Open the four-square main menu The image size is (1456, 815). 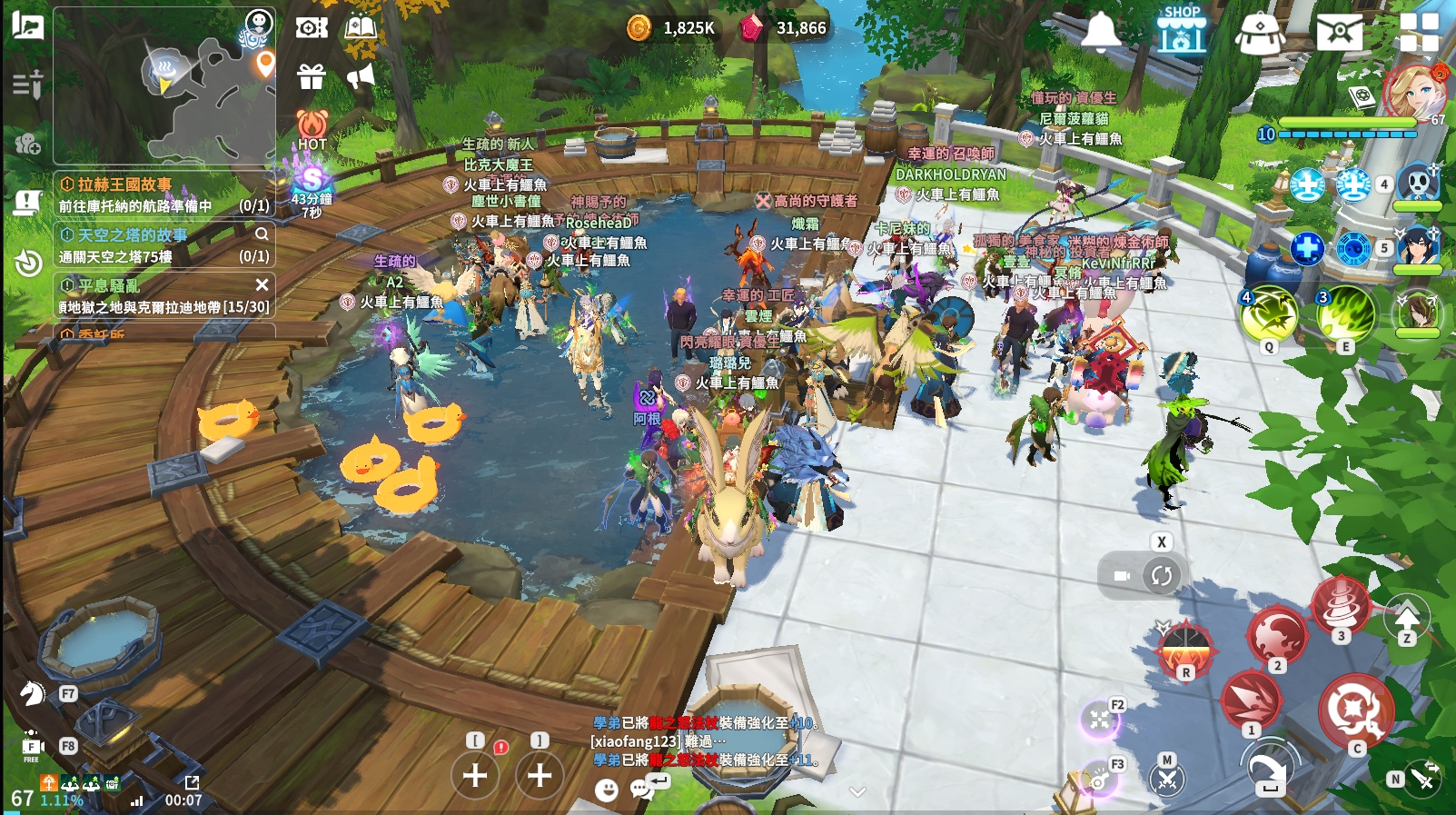(1419, 32)
